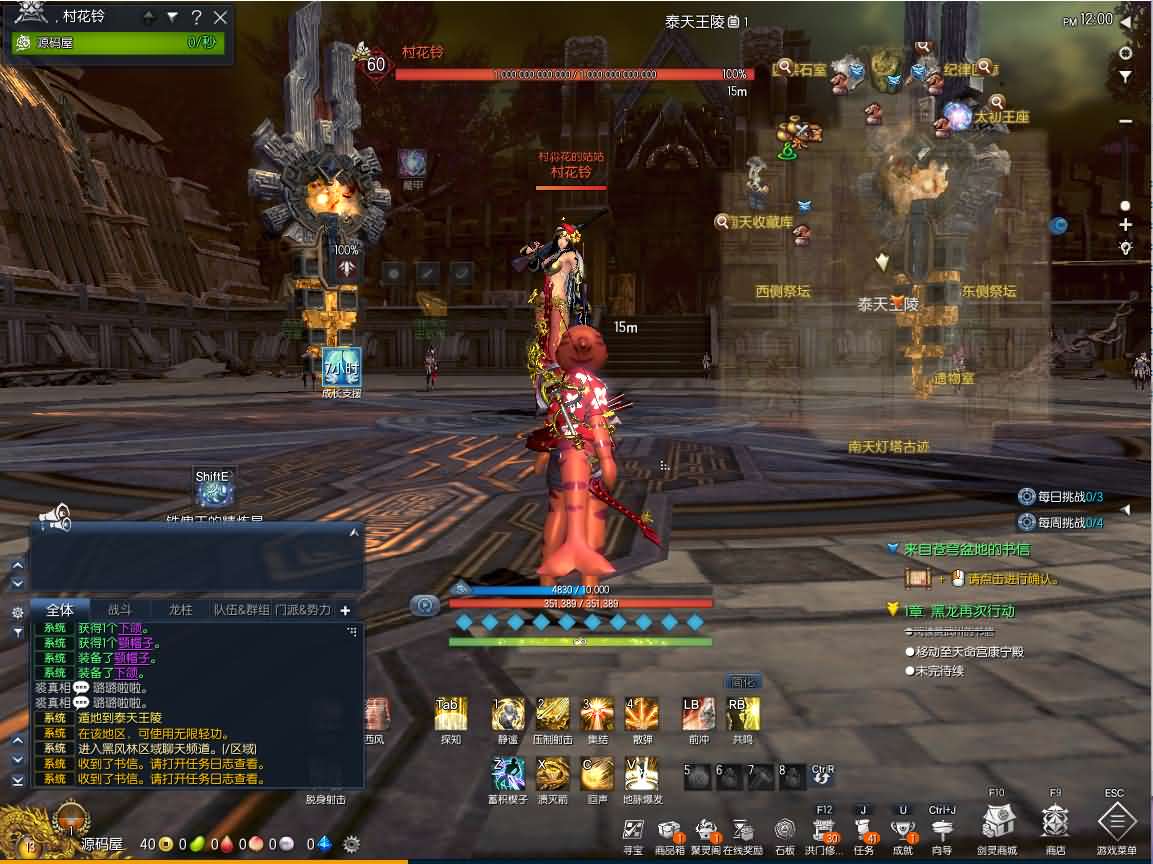Open the 成就 achievements trophy
Viewport: 1153px width, 864px height.
tap(903, 830)
